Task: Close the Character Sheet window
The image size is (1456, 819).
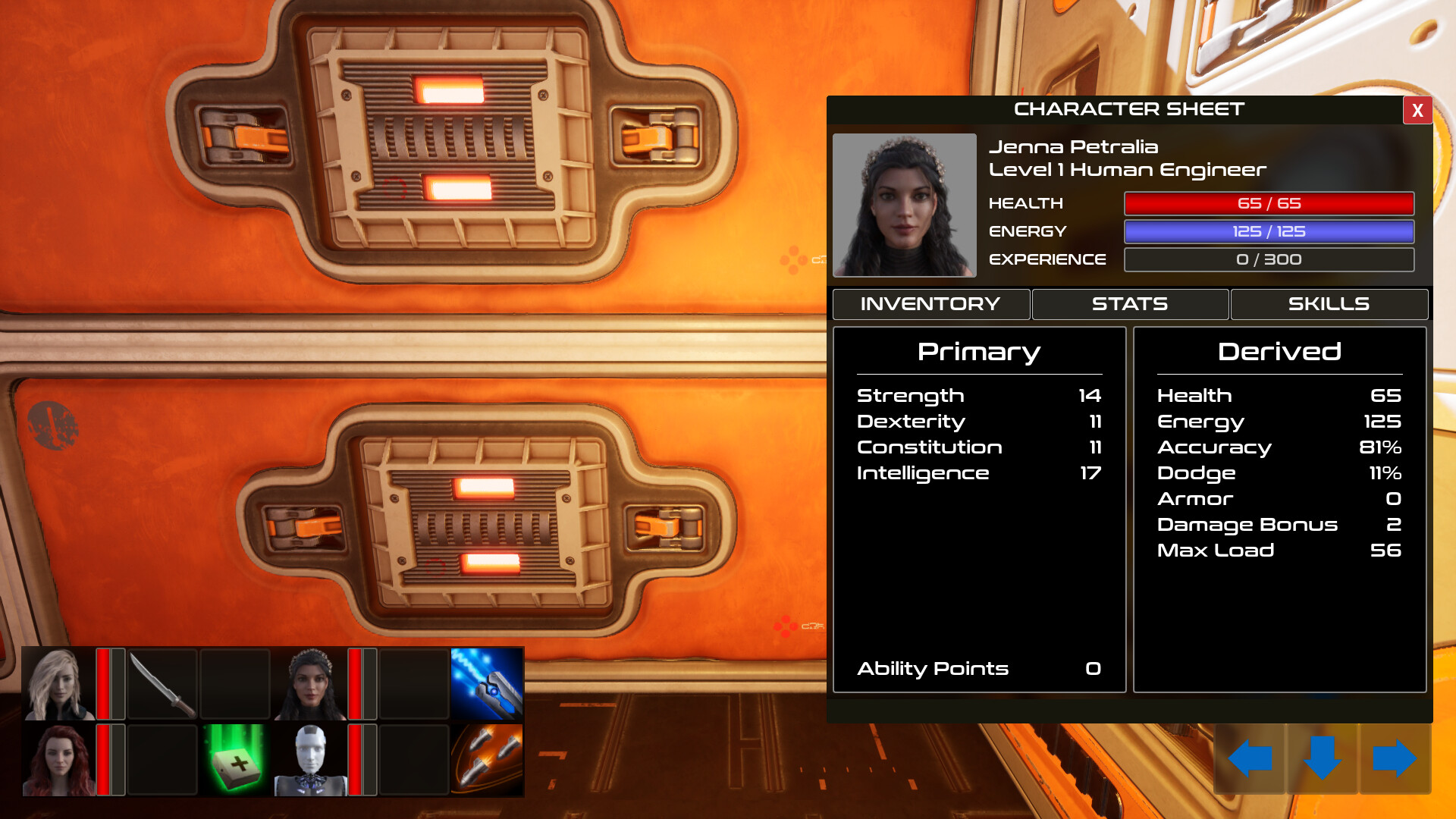Action: point(1417,111)
